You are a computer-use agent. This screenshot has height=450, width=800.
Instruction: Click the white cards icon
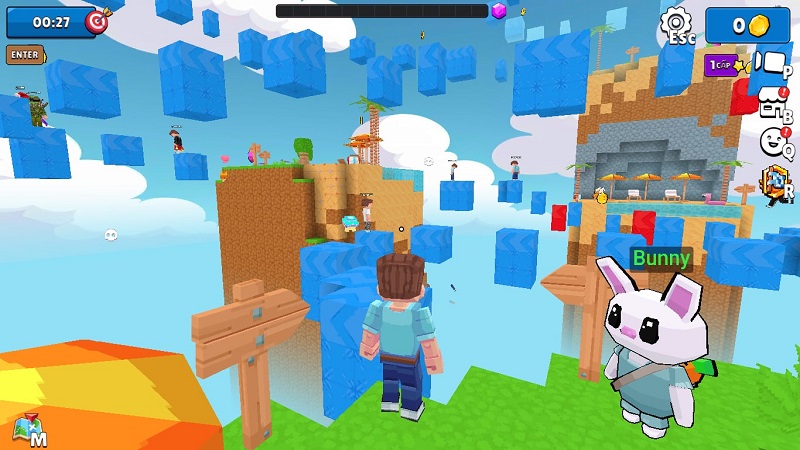point(770,62)
